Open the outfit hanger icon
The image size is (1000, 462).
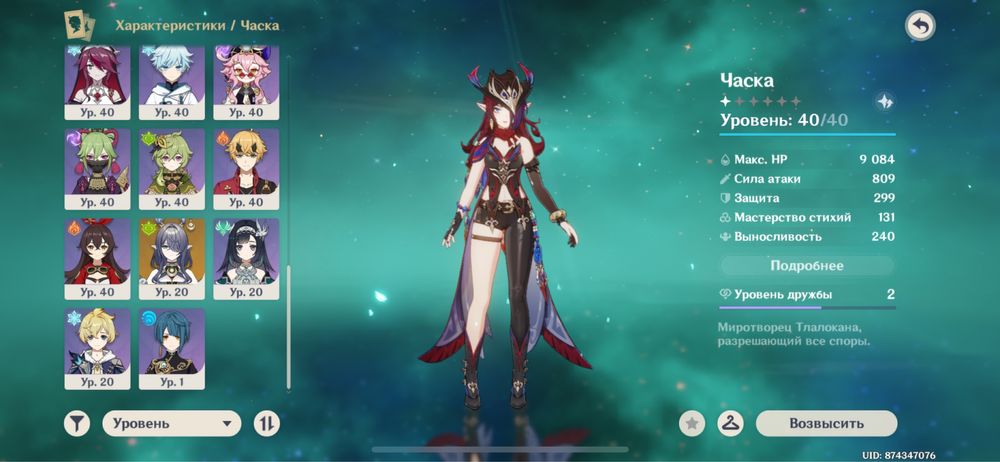[x=732, y=423]
